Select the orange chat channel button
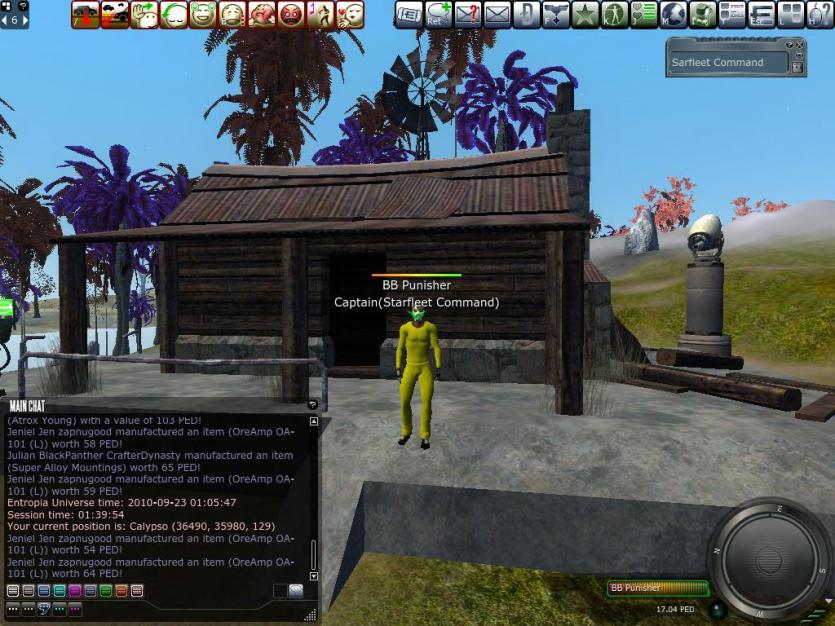The height and width of the screenshot is (626, 835). pyautogui.click(x=121, y=591)
